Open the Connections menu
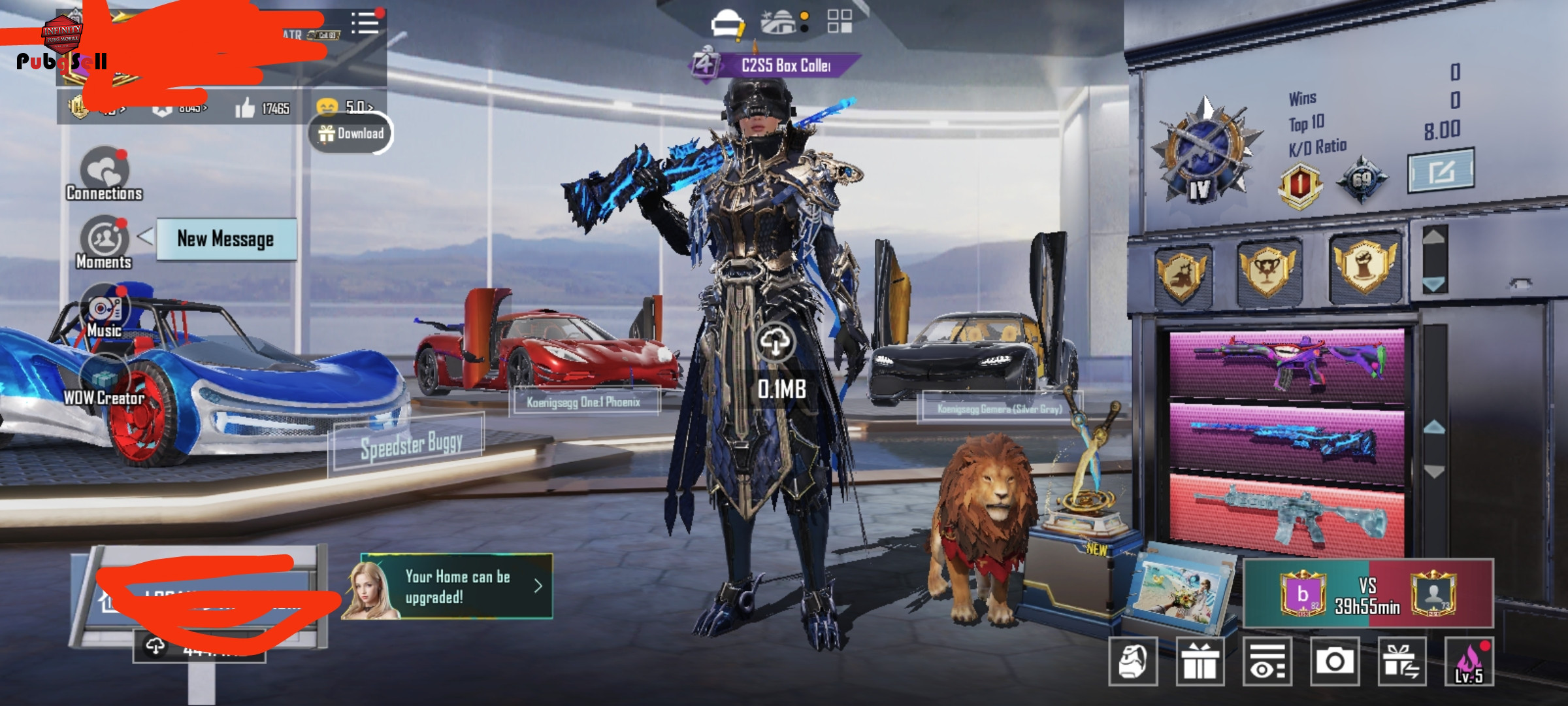 click(105, 173)
